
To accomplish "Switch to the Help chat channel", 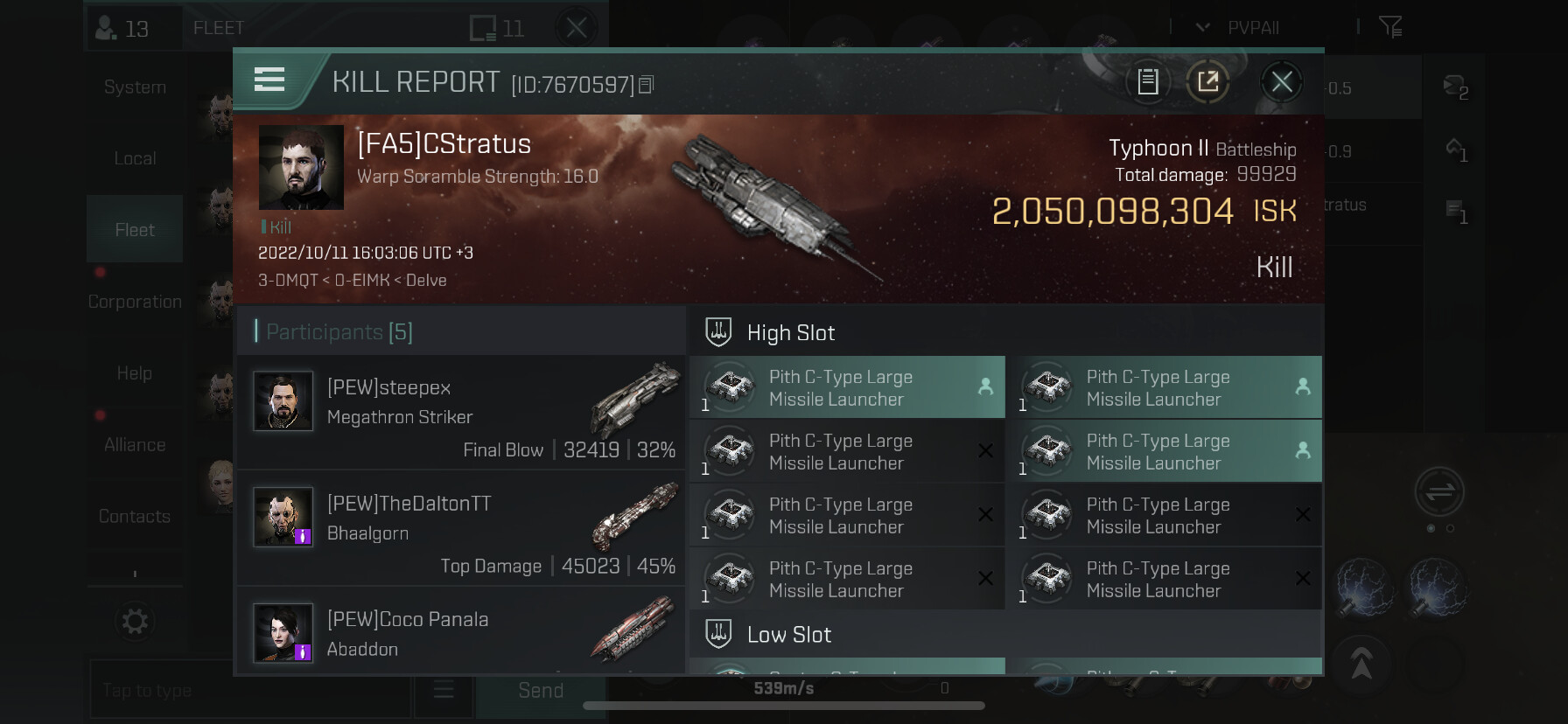I will tap(135, 373).
